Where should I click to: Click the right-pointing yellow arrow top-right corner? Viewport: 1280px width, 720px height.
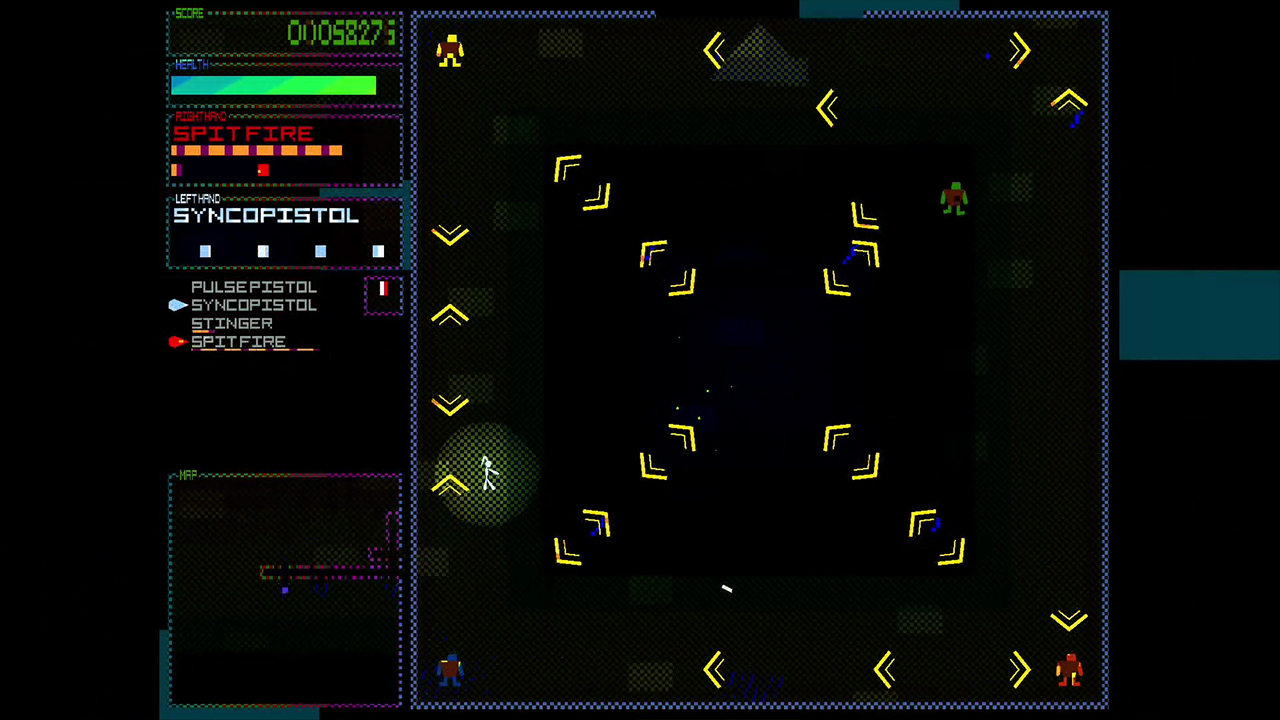1018,51
